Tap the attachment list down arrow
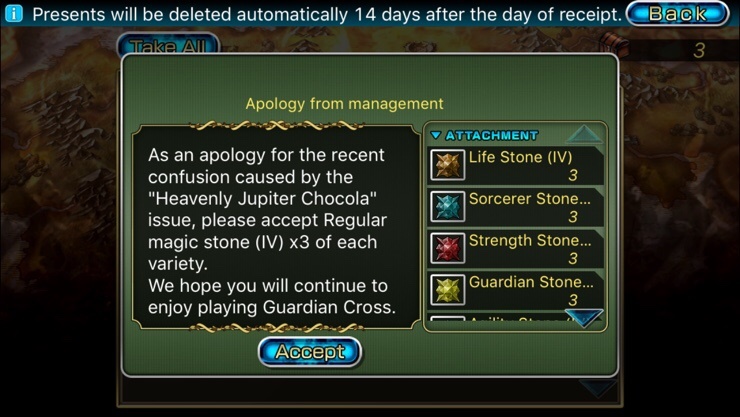The image size is (740, 417). coord(583,319)
